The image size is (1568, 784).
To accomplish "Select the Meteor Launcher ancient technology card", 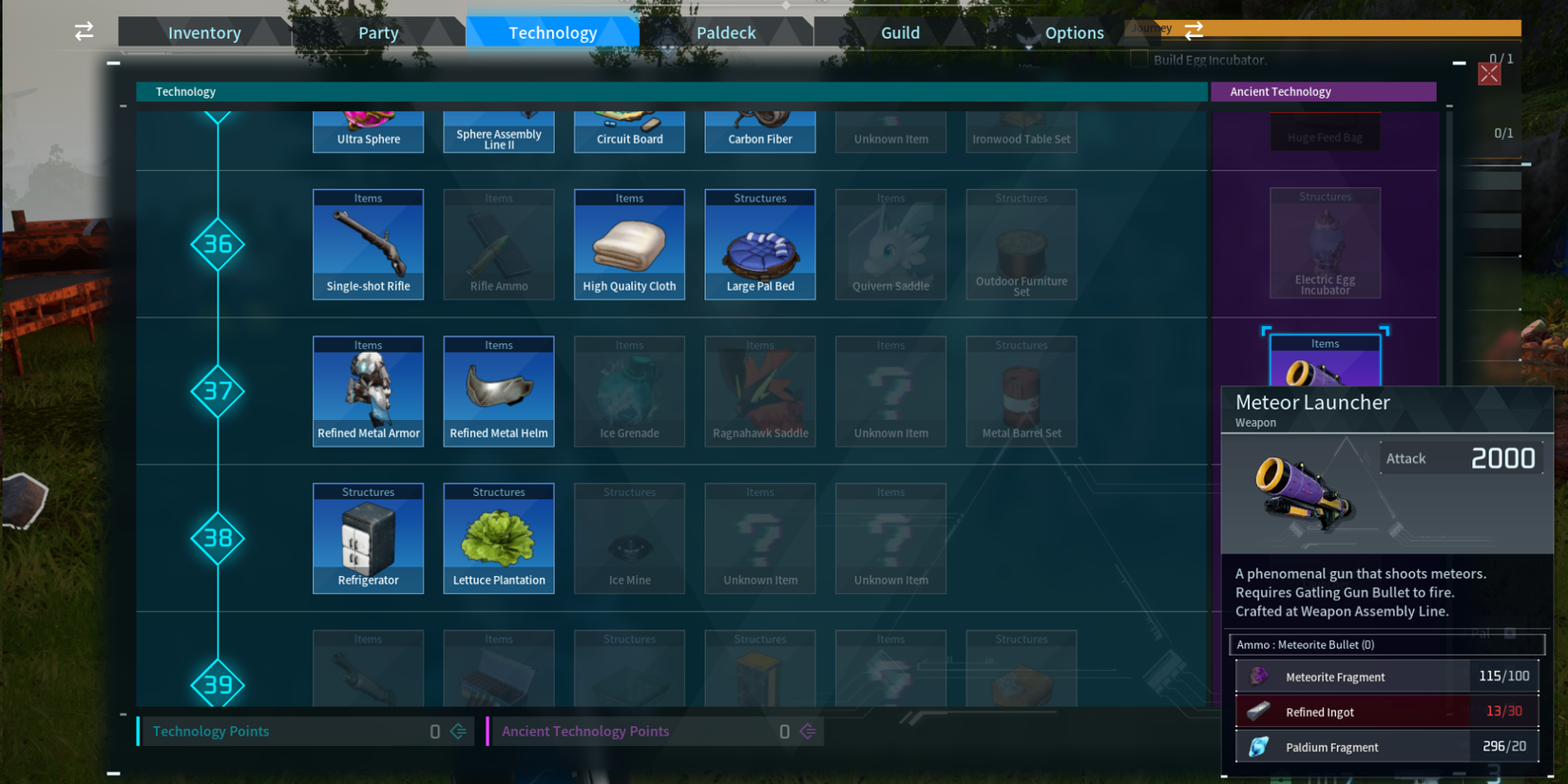I will click(x=1324, y=371).
